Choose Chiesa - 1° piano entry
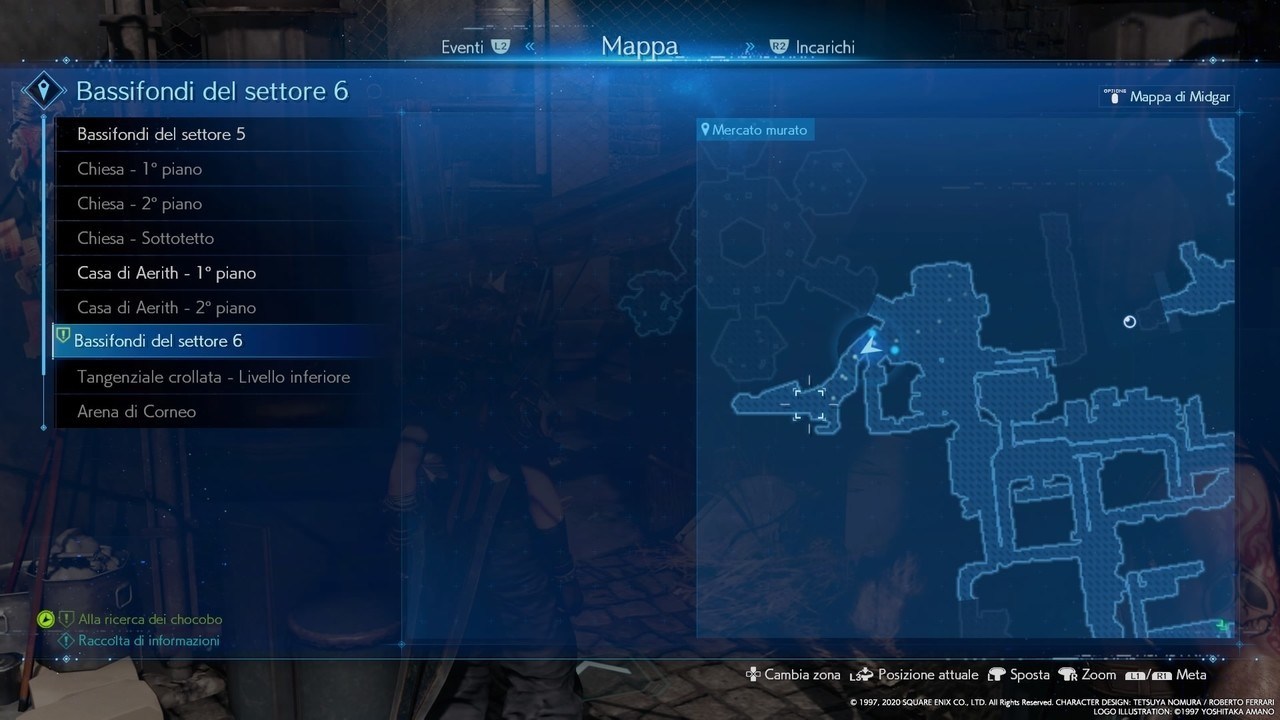This screenshot has height=720, width=1280. [140, 169]
